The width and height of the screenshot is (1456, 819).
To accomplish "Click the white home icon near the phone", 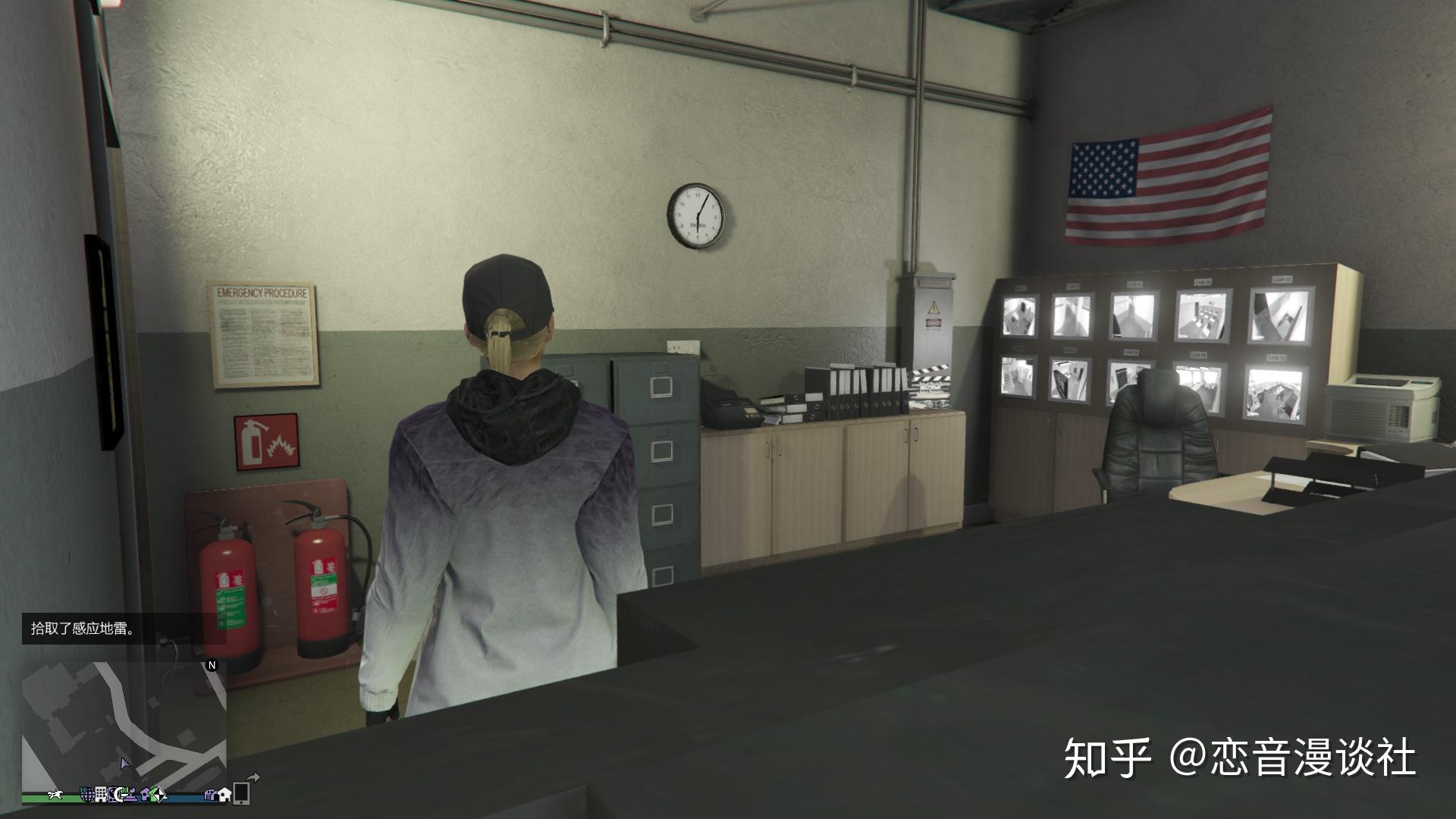I will 224,795.
